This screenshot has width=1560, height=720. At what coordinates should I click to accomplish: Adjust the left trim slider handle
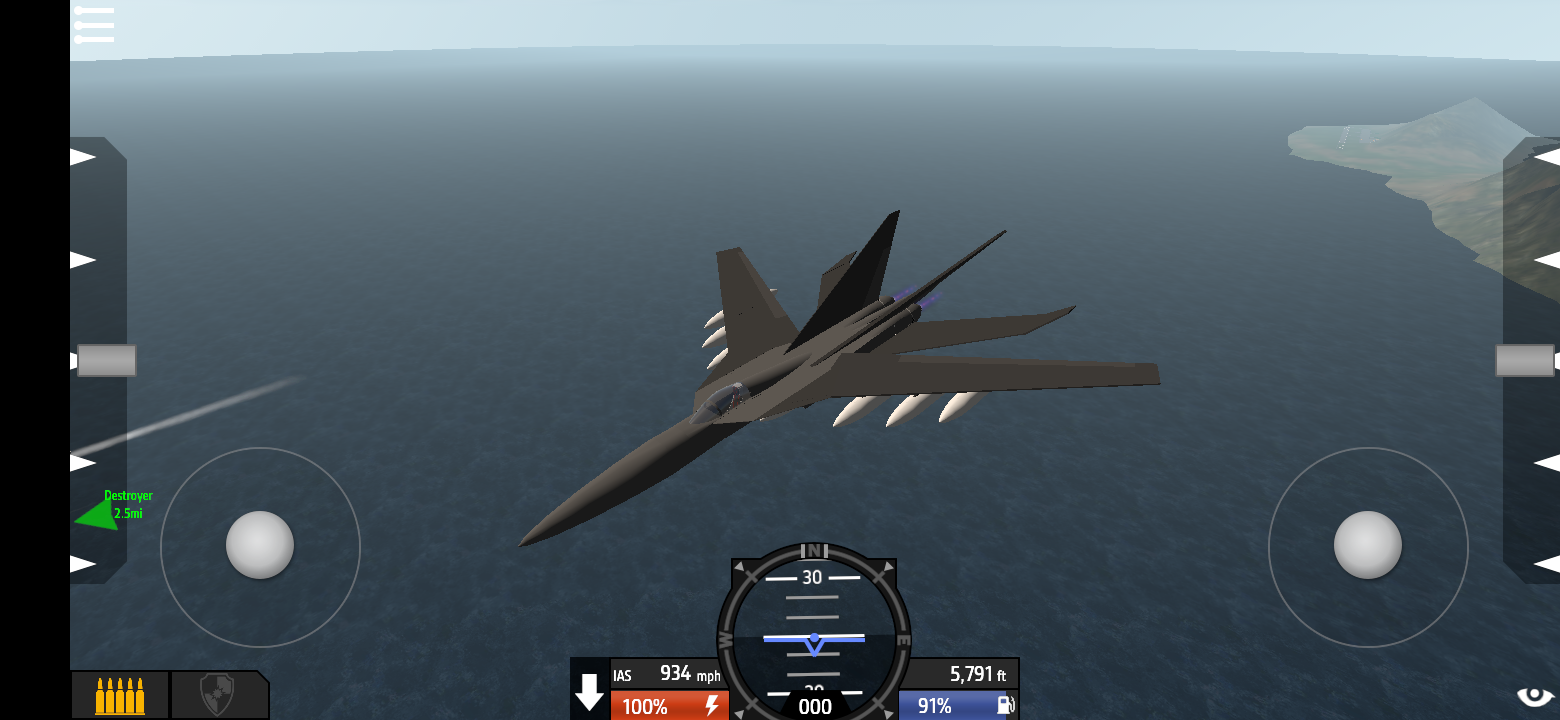pyautogui.click(x=107, y=359)
